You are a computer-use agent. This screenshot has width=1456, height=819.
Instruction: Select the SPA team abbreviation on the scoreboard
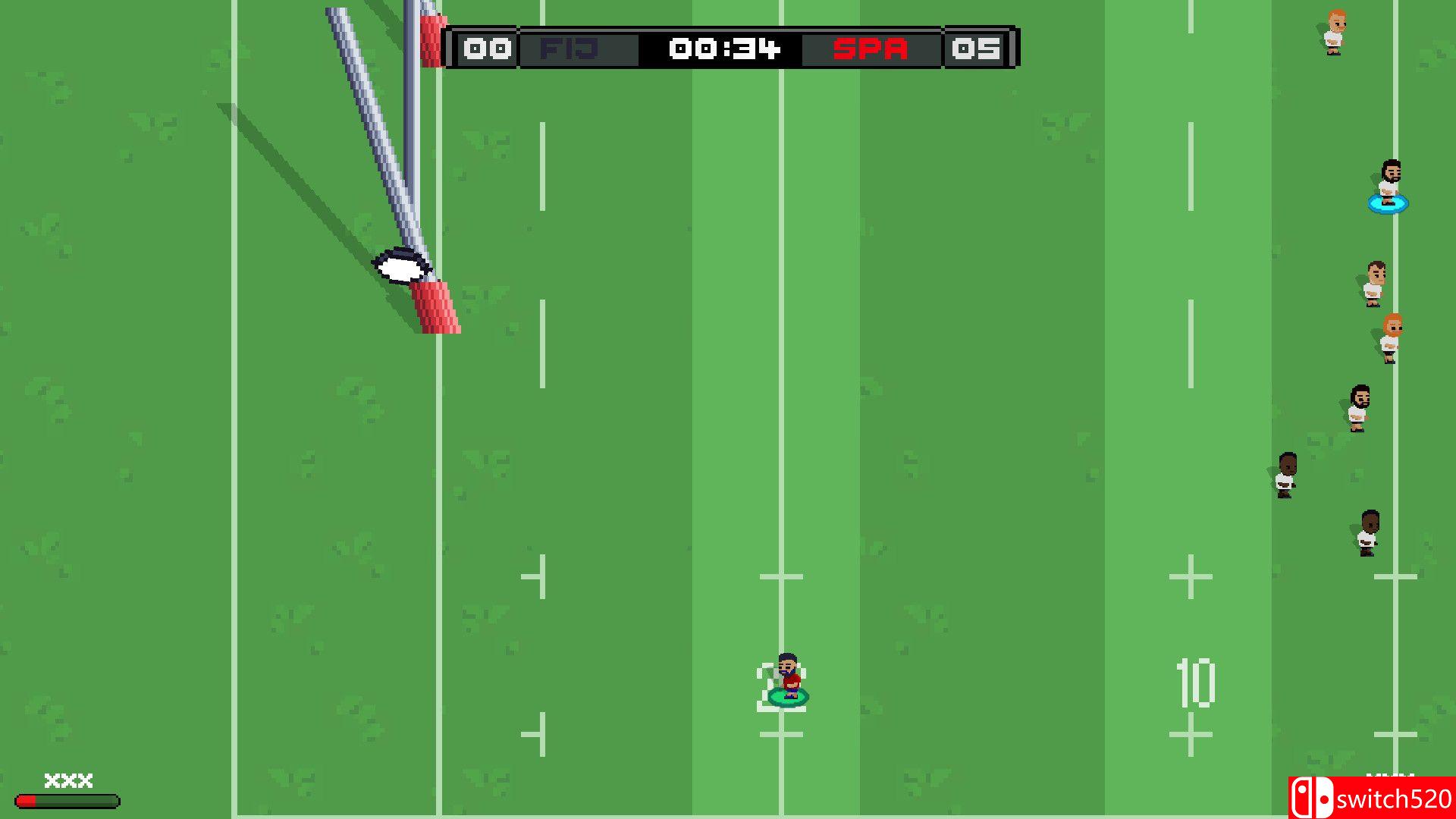[x=869, y=49]
